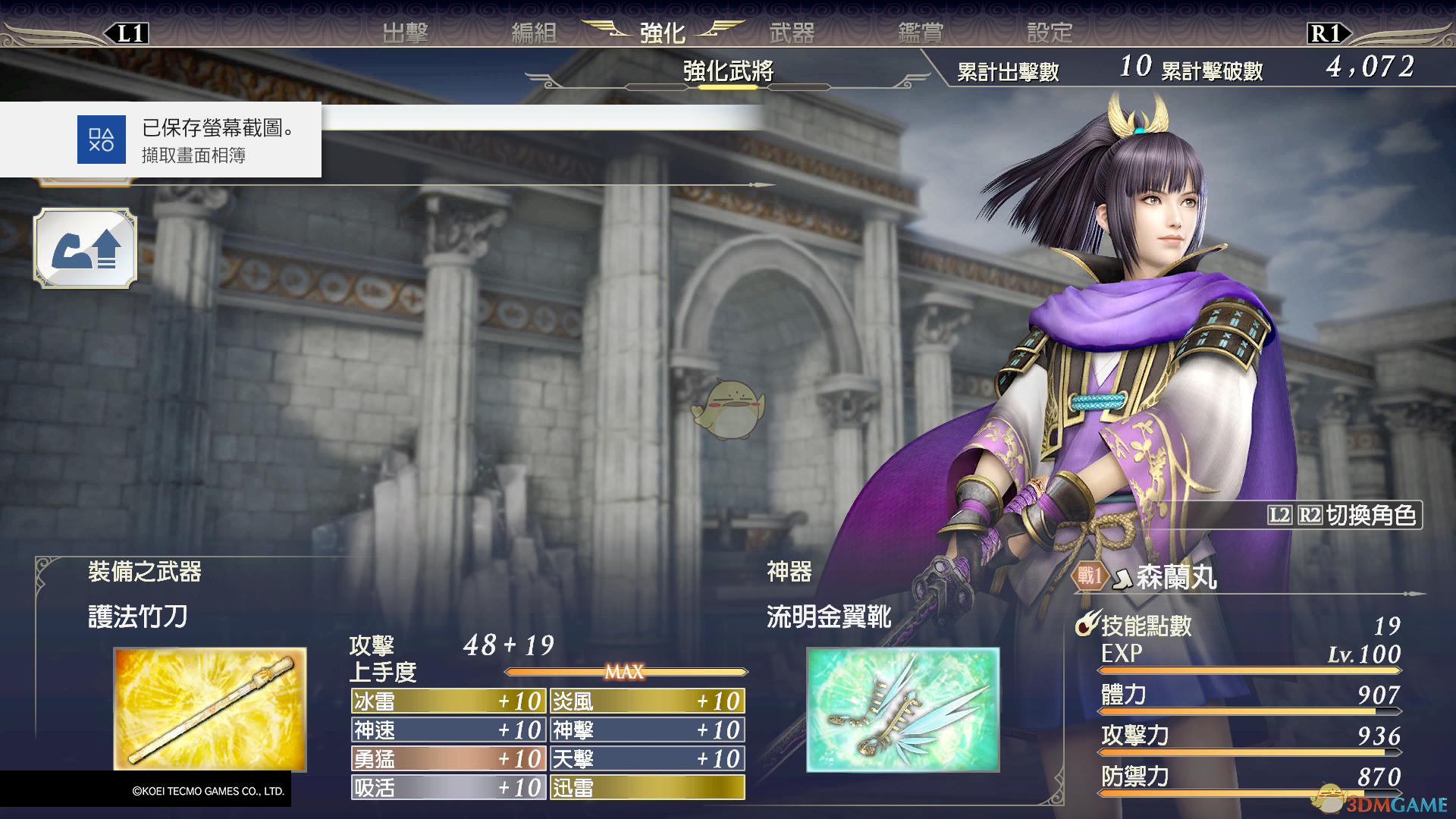Viewport: 1456px width, 819px height.
Task: Open the 編組 tab
Action: [534, 33]
